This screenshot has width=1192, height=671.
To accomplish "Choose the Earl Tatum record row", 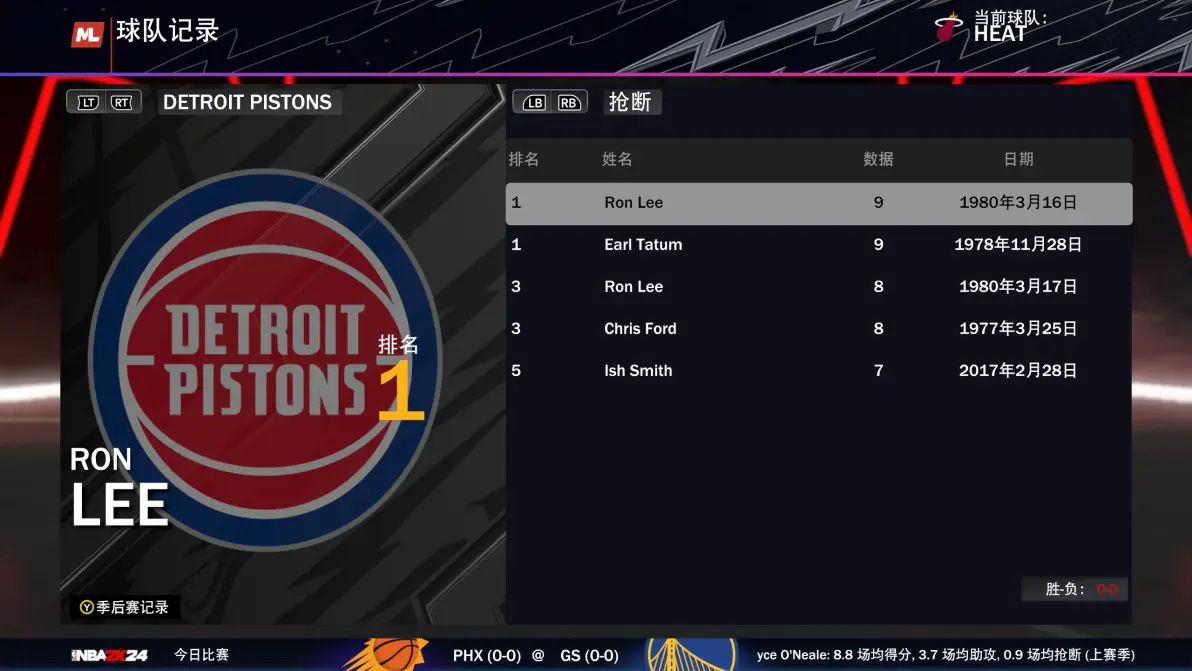I will point(818,245).
